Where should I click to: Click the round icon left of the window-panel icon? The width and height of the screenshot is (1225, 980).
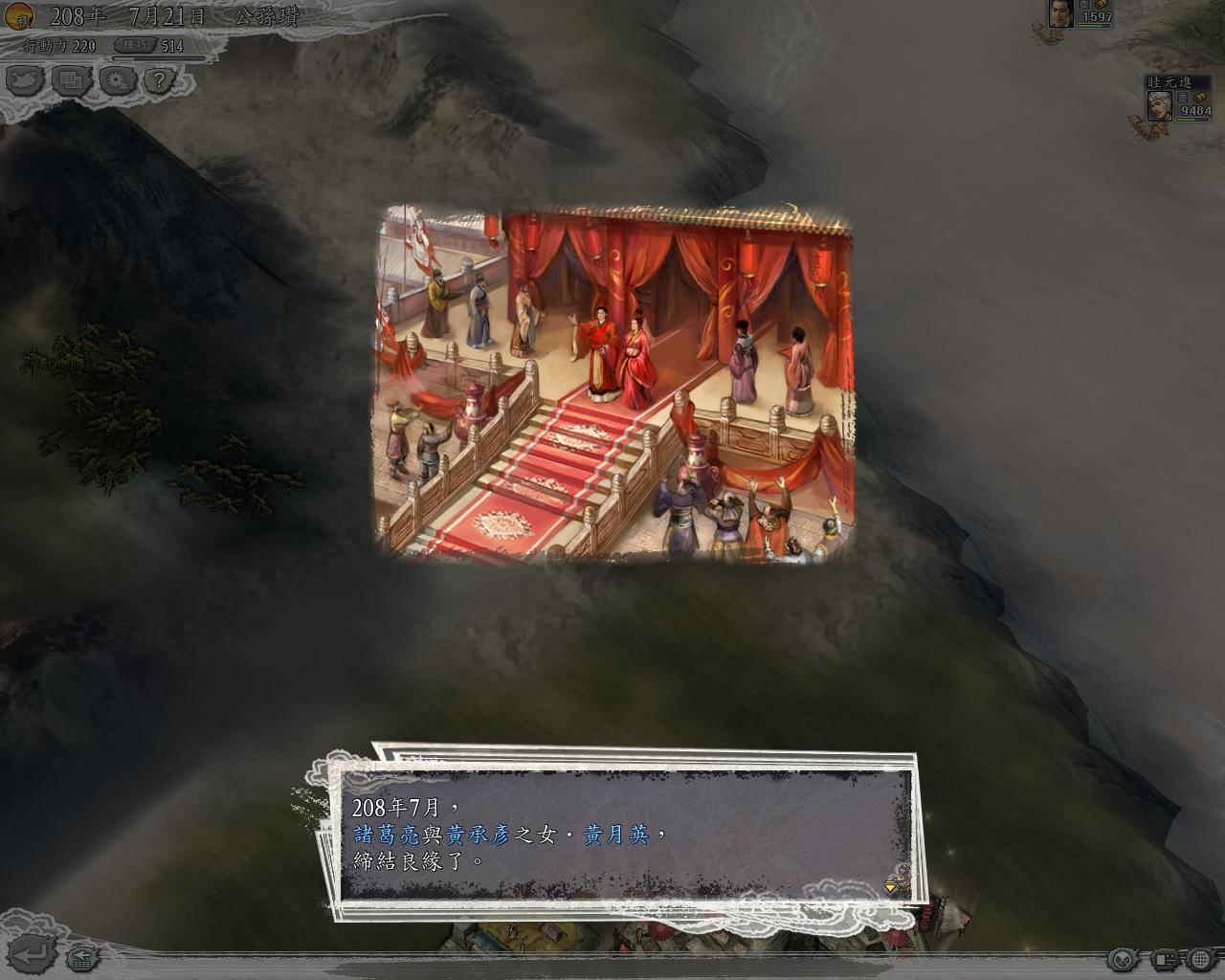click(1124, 959)
